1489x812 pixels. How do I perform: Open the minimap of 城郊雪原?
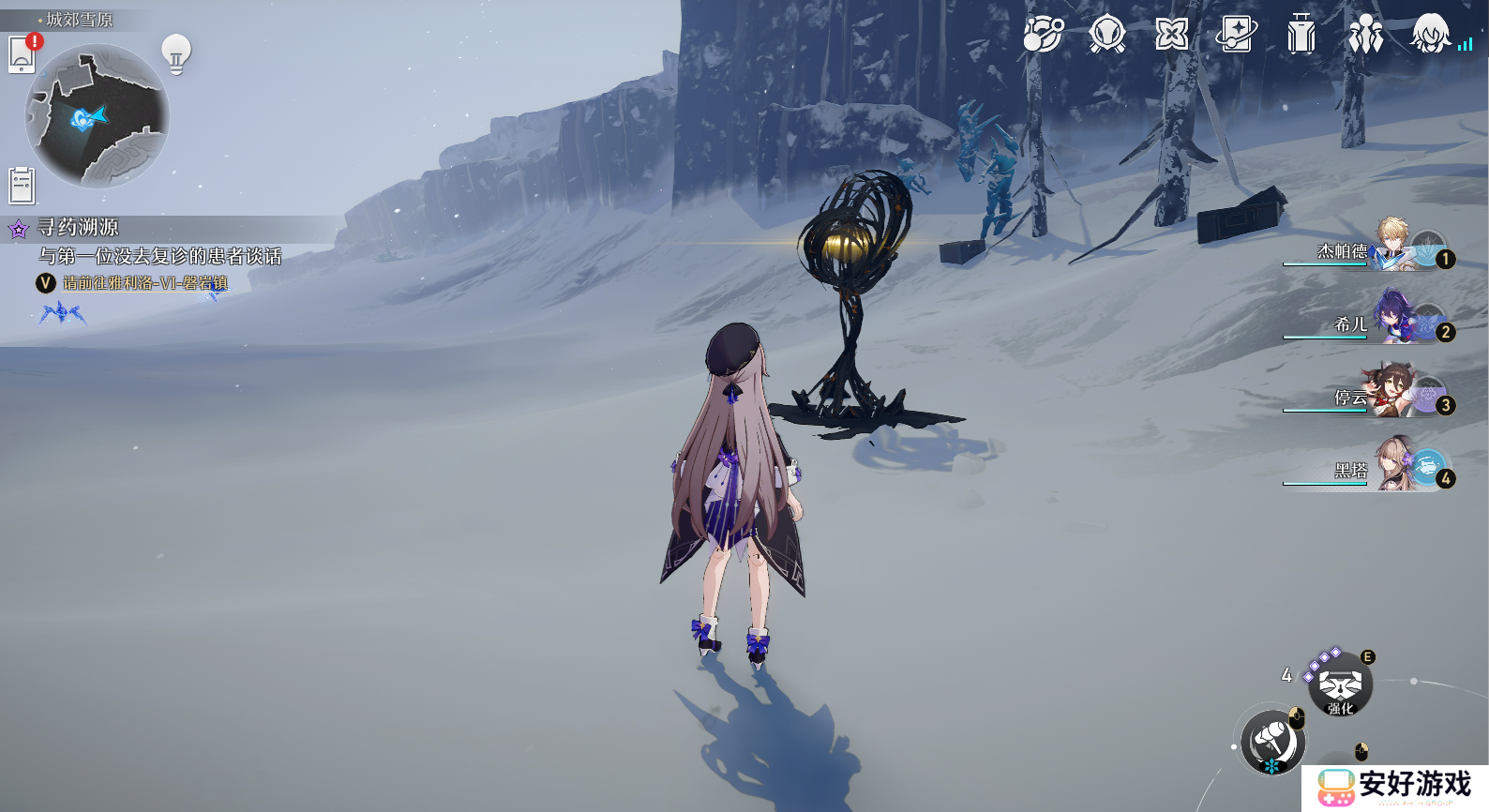(x=97, y=117)
